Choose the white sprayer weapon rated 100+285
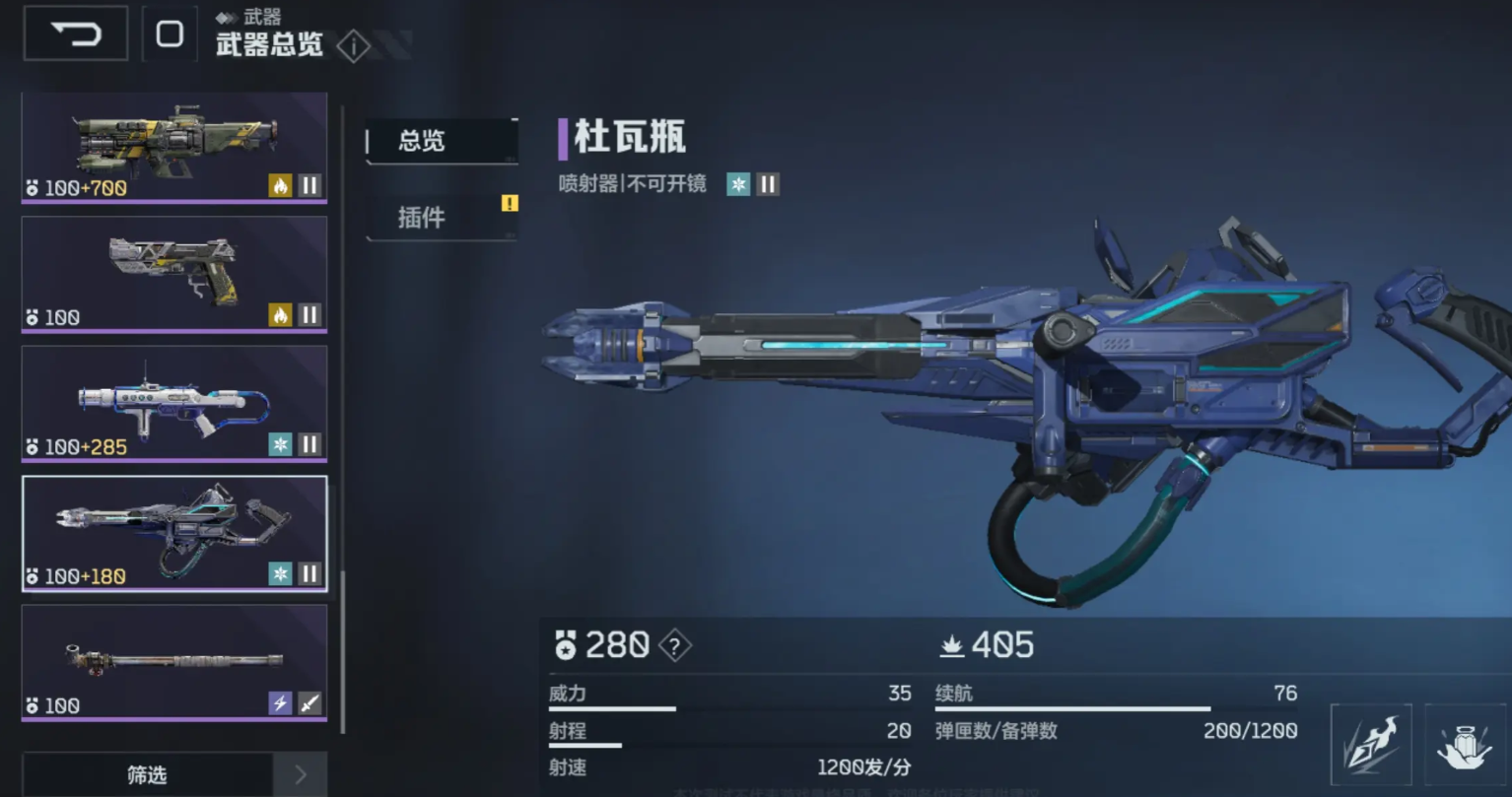This screenshot has height=797, width=1512. 174,403
